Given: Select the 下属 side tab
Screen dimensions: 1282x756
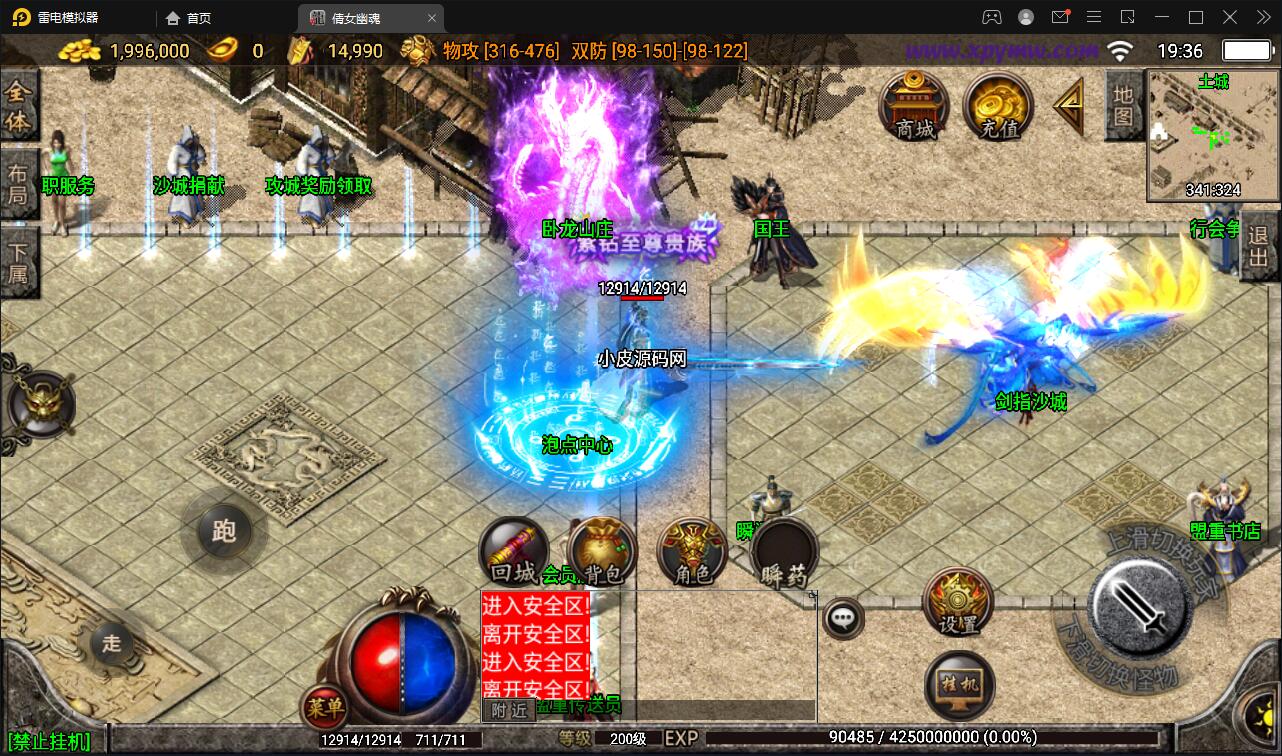Looking at the screenshot, I should pos(19,260).
